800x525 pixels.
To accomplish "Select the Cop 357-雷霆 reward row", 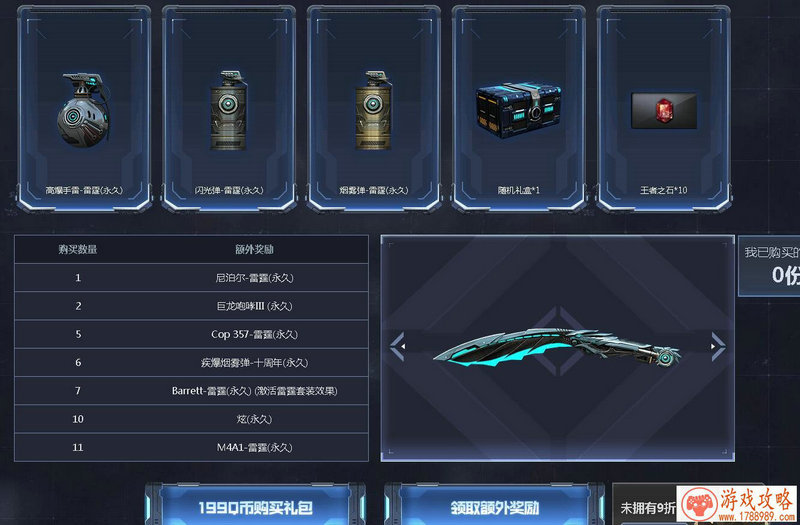I will tap(191, 334).
